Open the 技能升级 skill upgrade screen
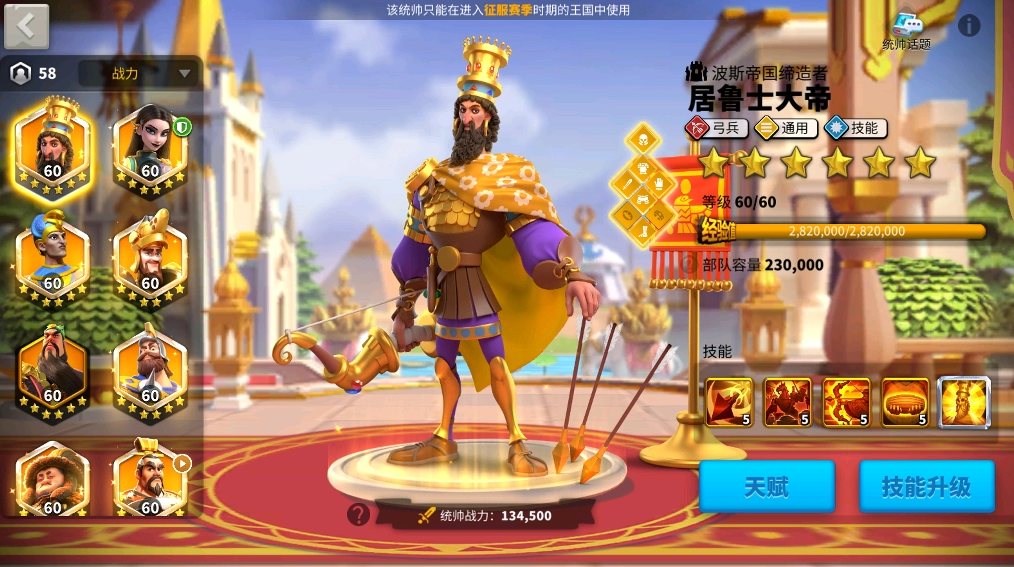 click(x=926, y=487)
